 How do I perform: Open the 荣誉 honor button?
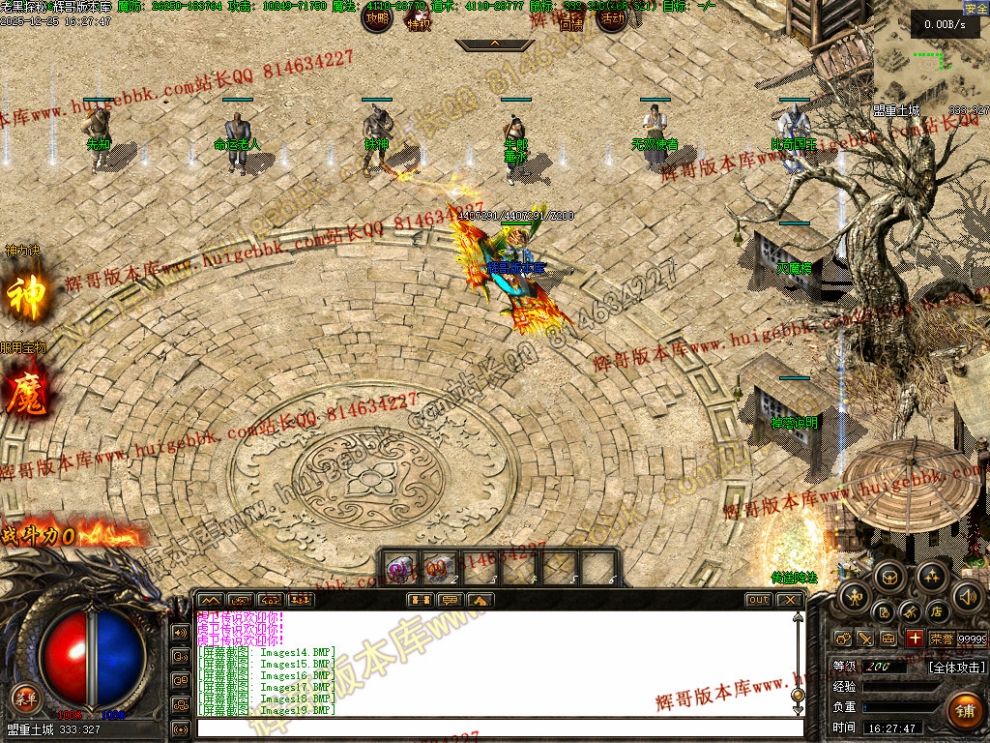941,638
